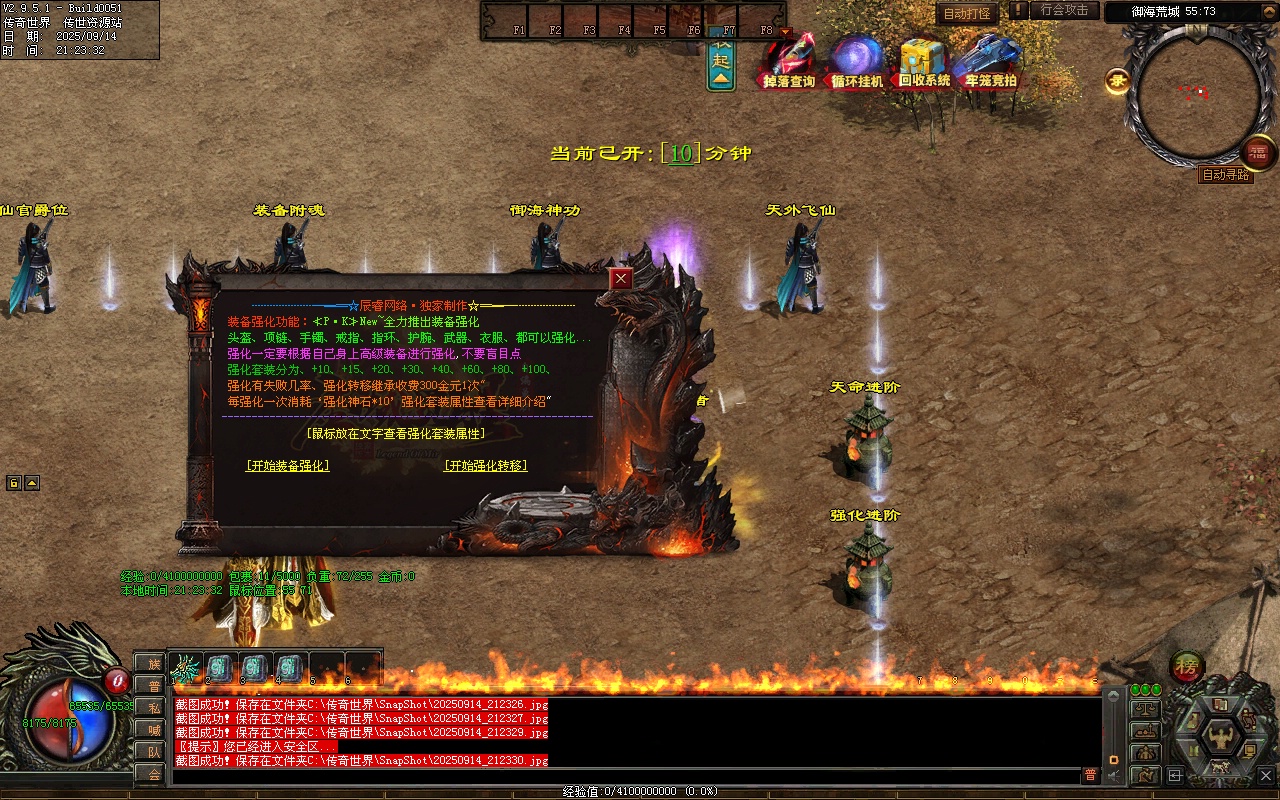Toggle the 自动打怪 auto-fight button
The width and height of the screenshot is (1280, 800).
pos(967,14)
